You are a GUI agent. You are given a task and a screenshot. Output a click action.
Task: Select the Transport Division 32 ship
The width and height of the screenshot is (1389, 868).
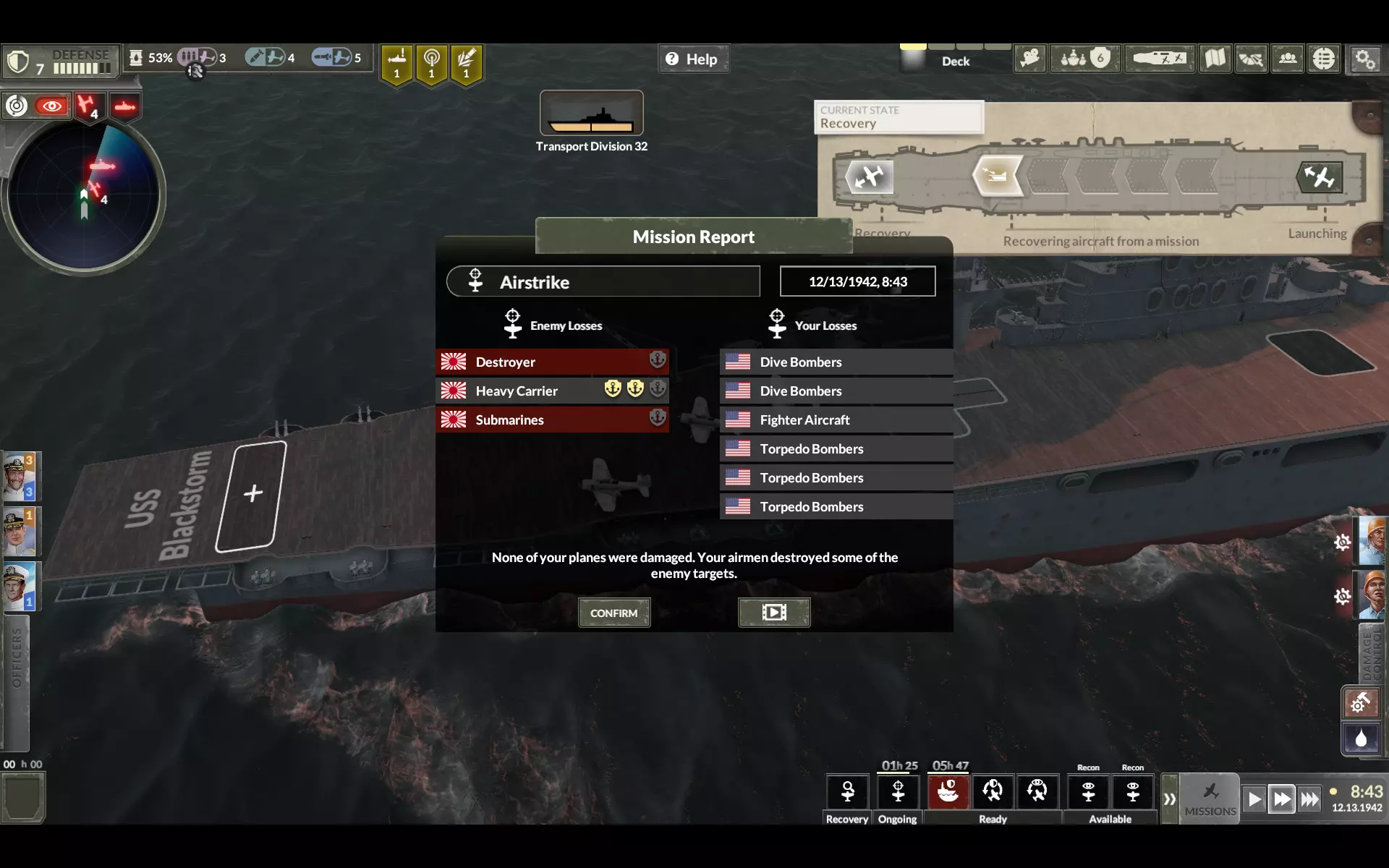point(591,114)
